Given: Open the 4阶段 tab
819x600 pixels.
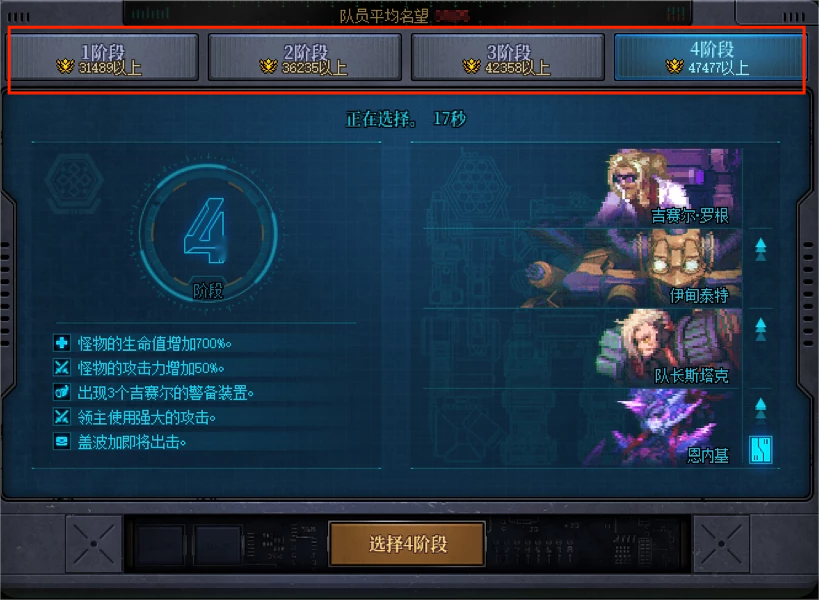Looking at the screenshot, I should coord(710,58).
